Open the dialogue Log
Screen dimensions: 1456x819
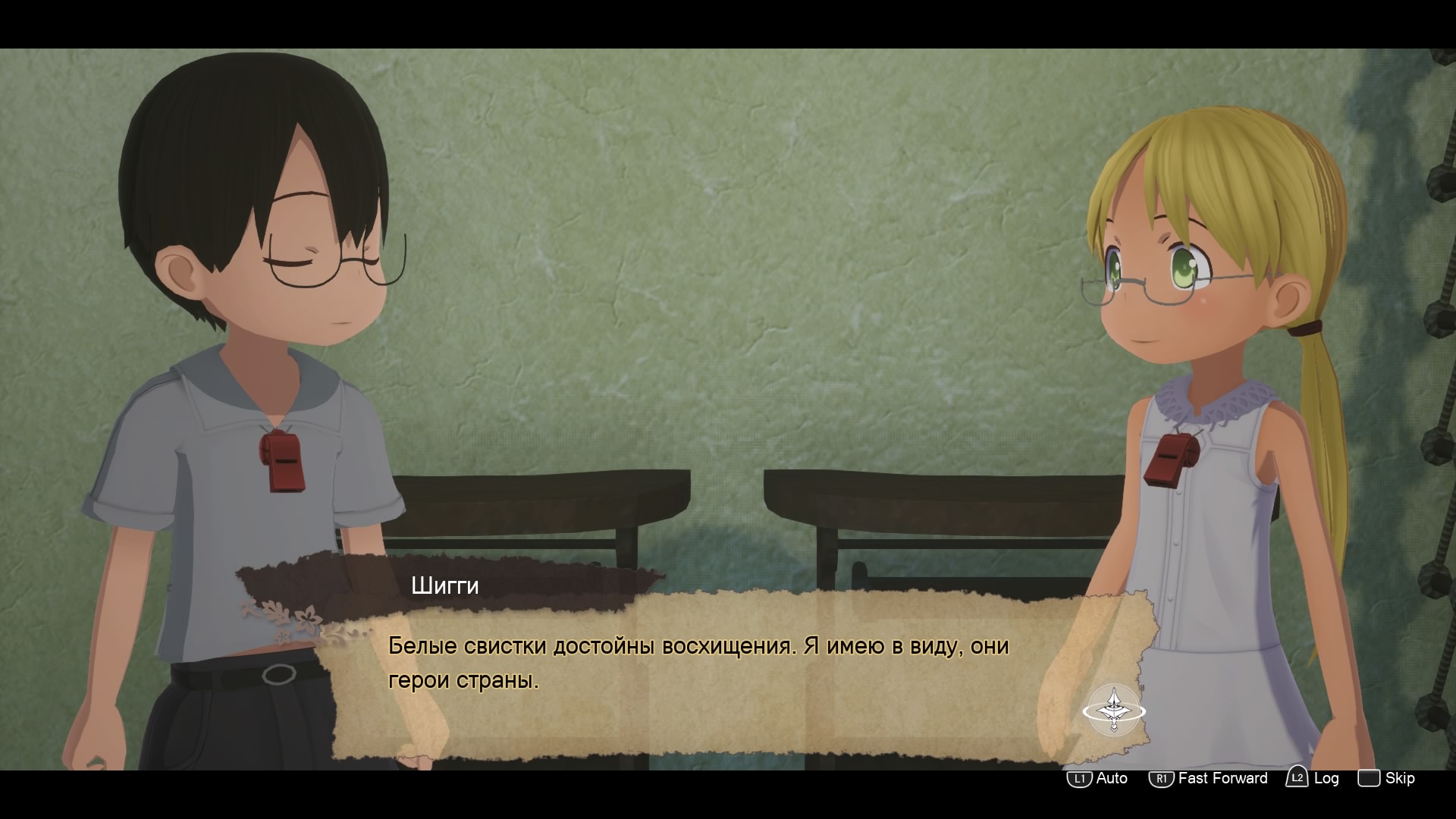click(x=1313, y=778)
